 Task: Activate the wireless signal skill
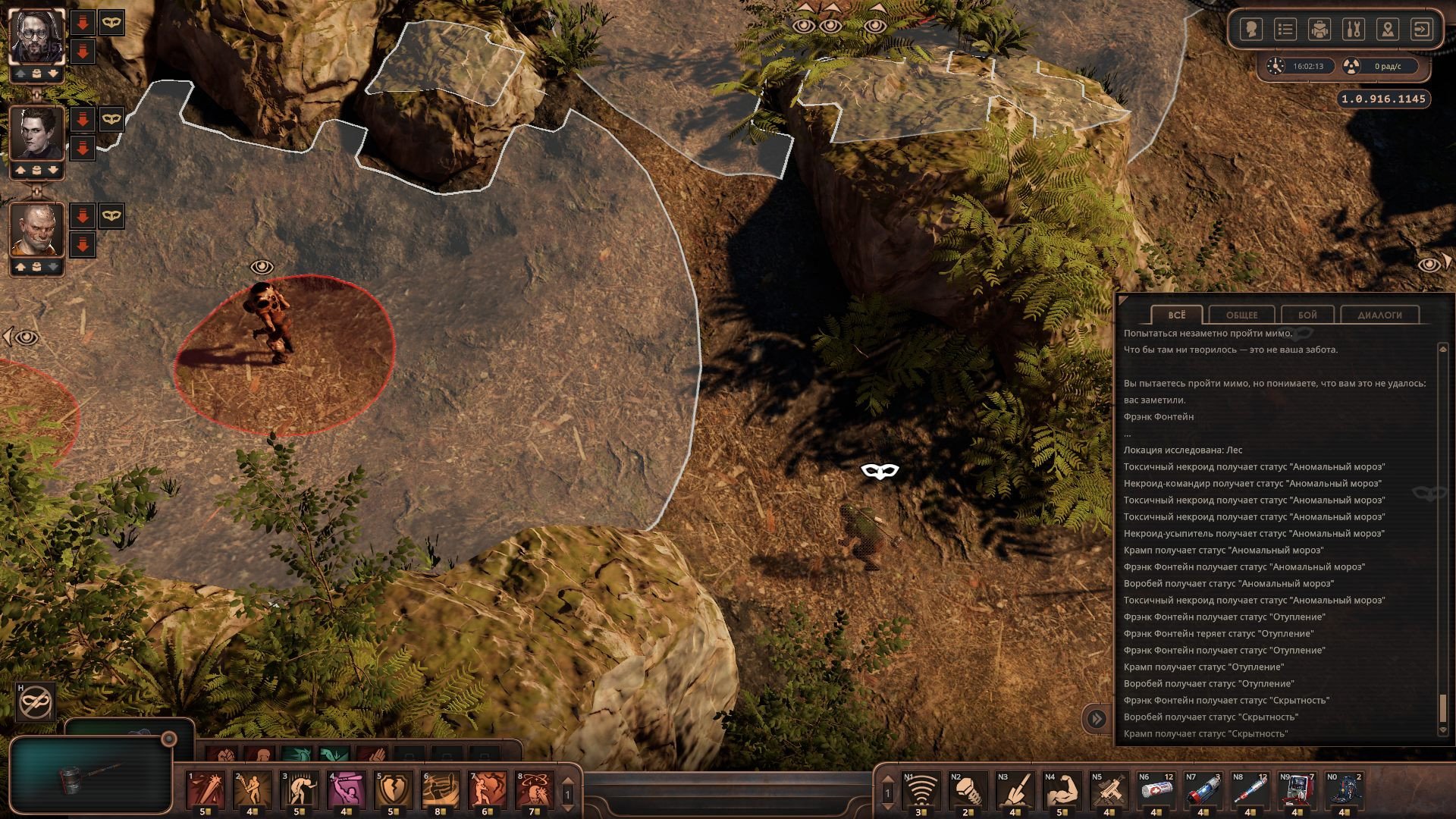click(x=921, y=790)
